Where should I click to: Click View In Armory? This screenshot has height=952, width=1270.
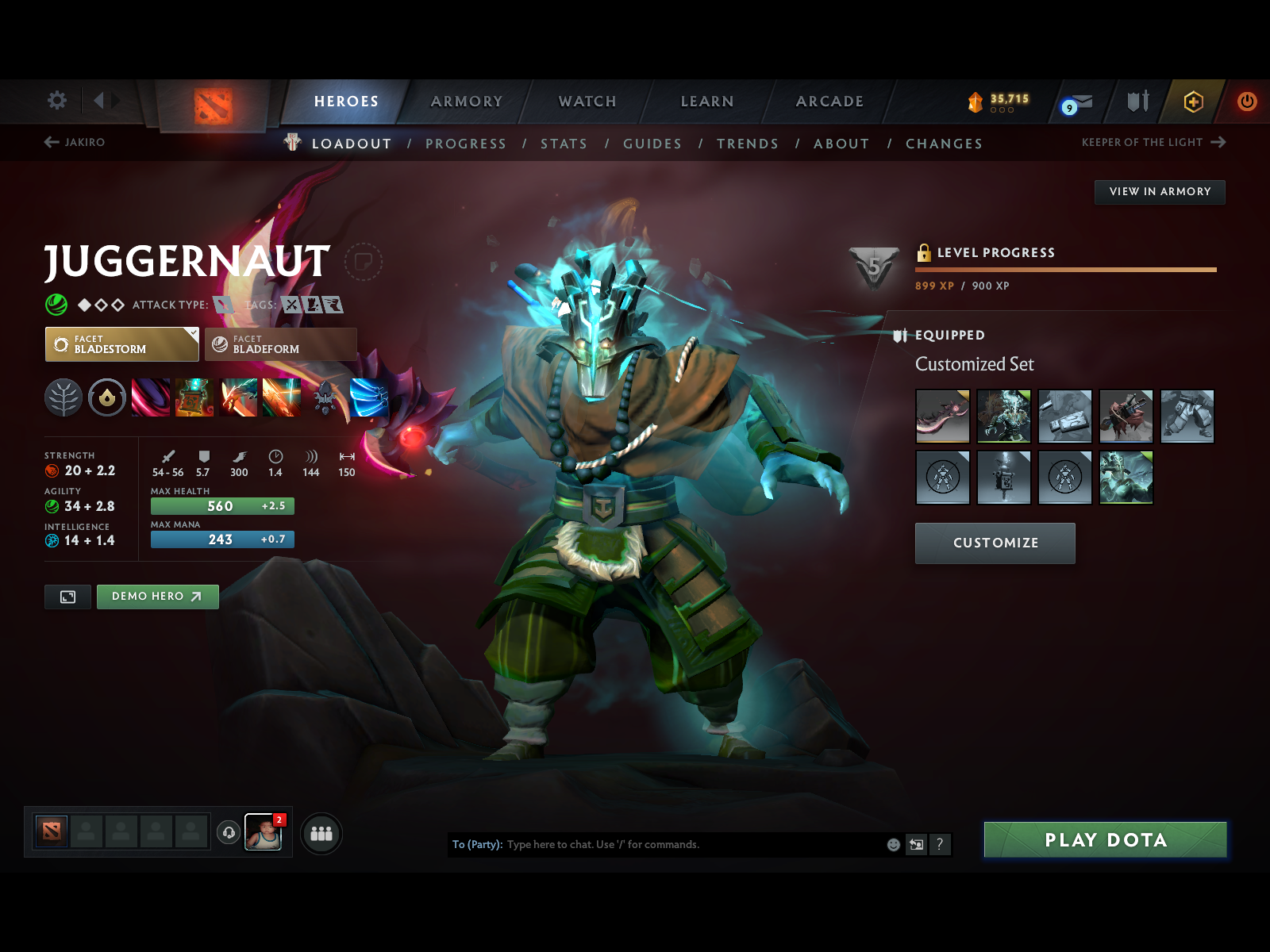pos(1160,191)
